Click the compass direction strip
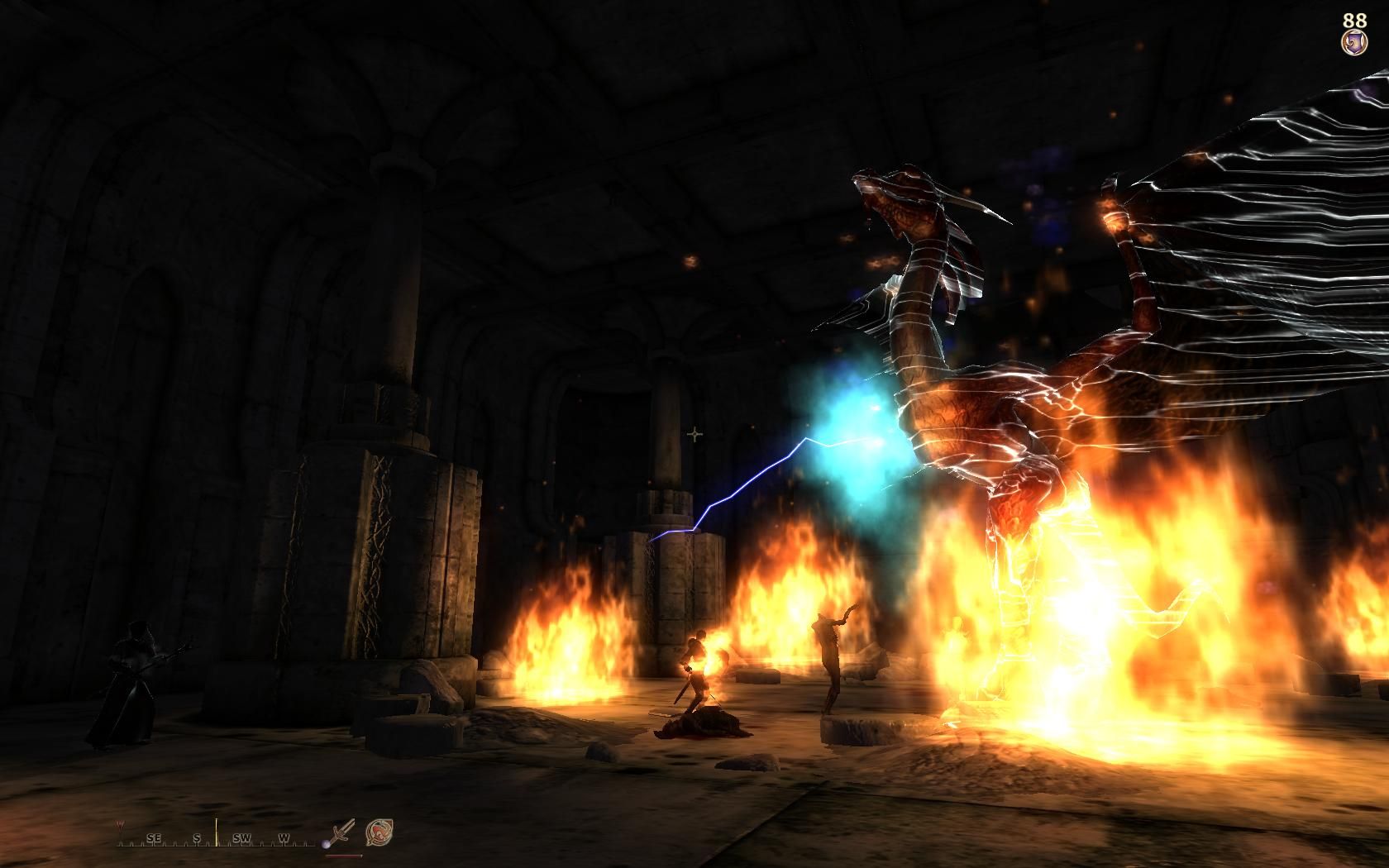The image size is (1389, 868). (217, 837)
